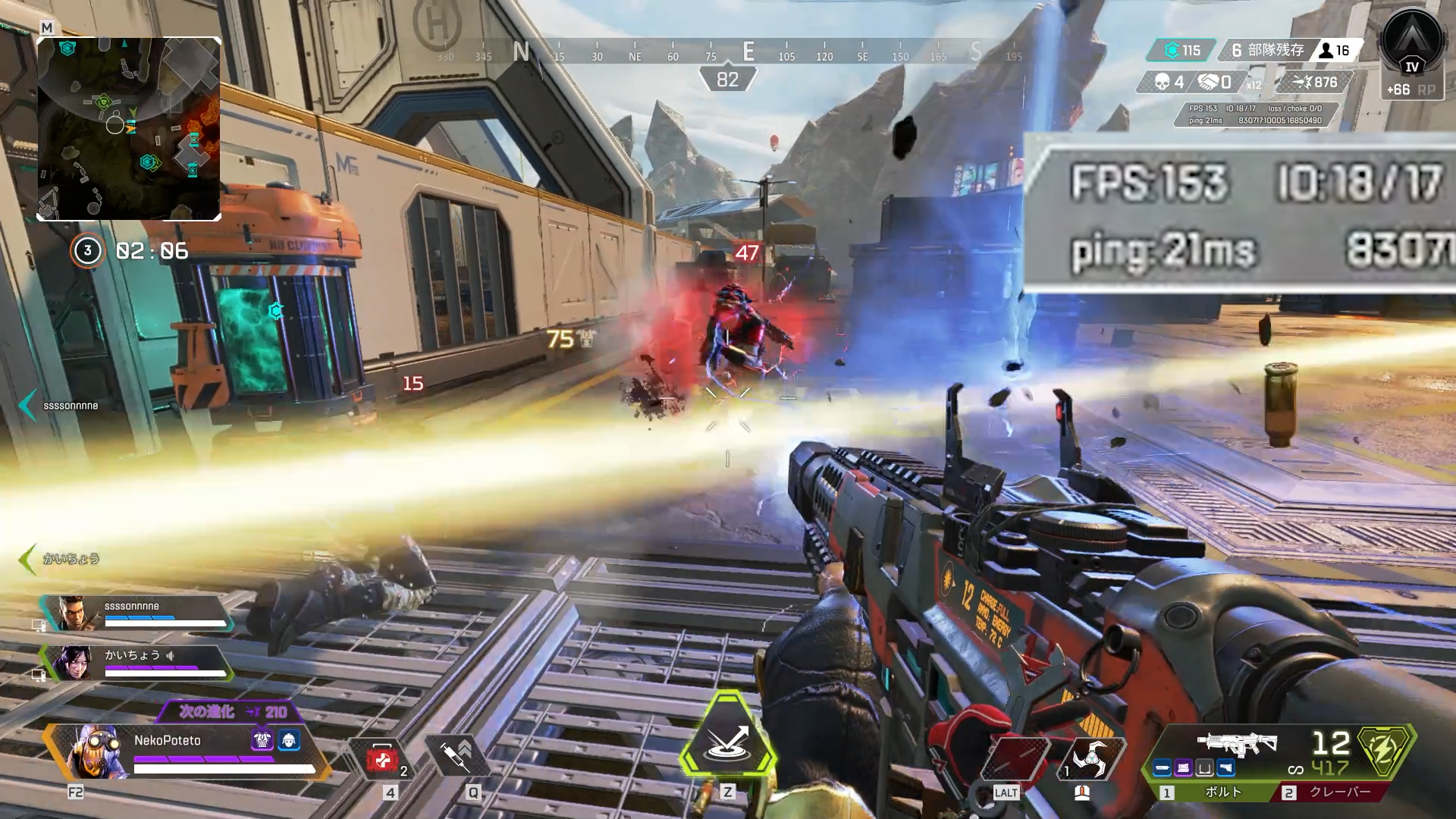This screenshot has width=1456, height=819.
Task: Open the minimap in the corner
Action: pyautogui.click(x=129, y=129)
